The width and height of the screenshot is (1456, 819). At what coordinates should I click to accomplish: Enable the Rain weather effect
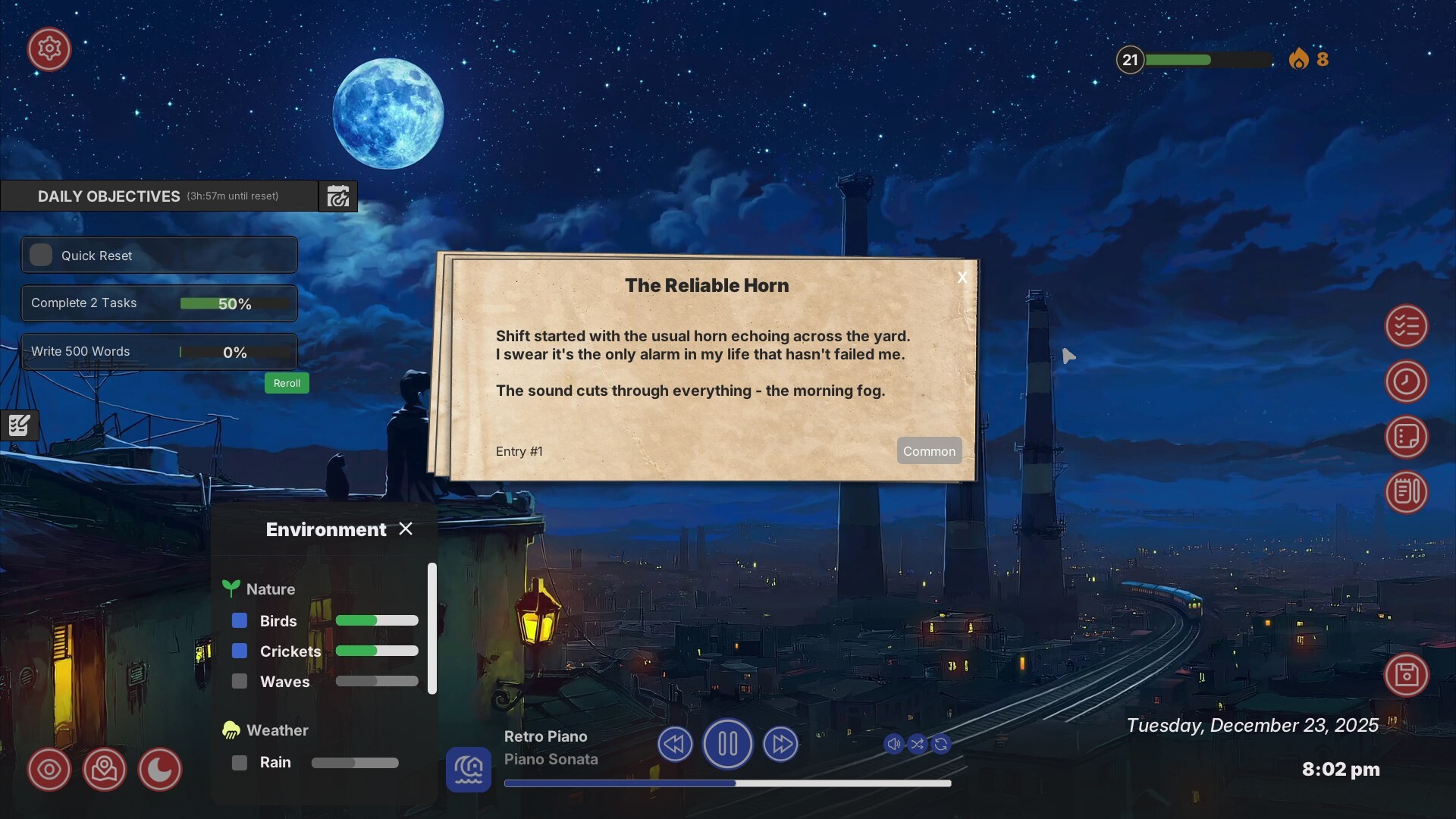(240, 762)
